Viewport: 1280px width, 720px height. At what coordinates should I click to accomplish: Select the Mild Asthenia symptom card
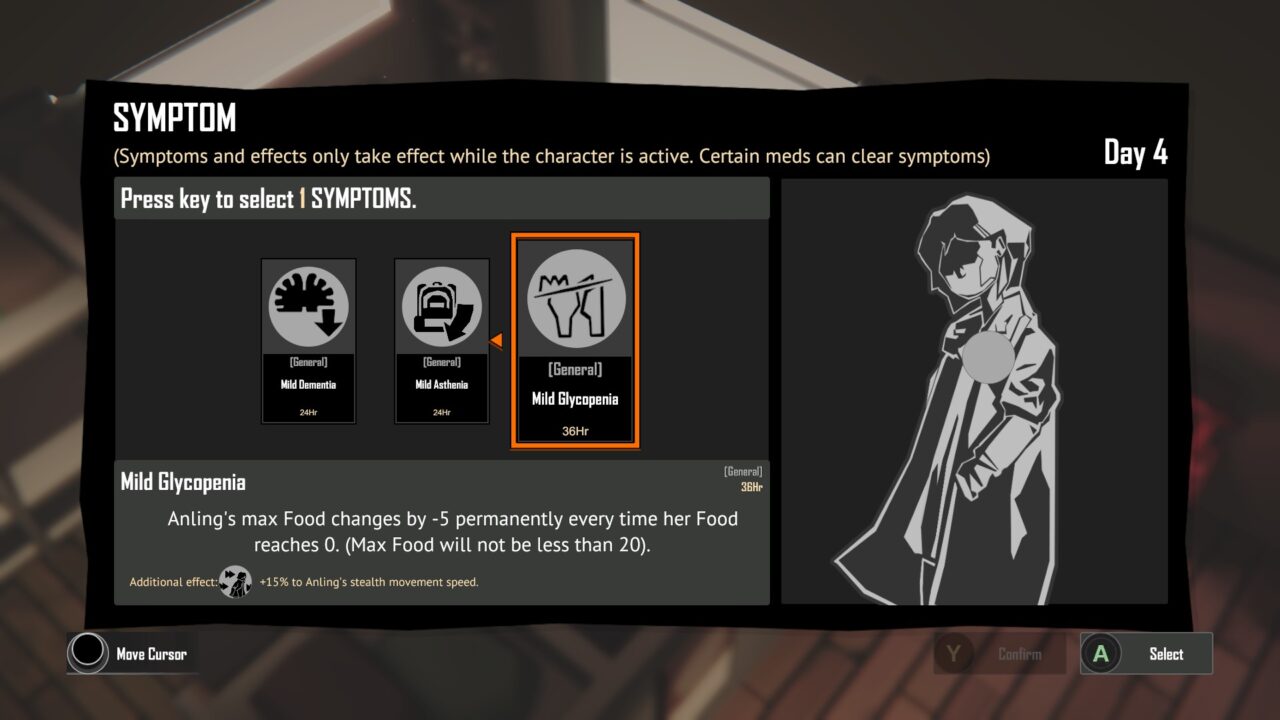pyautogui.click(x=442, y=340)
